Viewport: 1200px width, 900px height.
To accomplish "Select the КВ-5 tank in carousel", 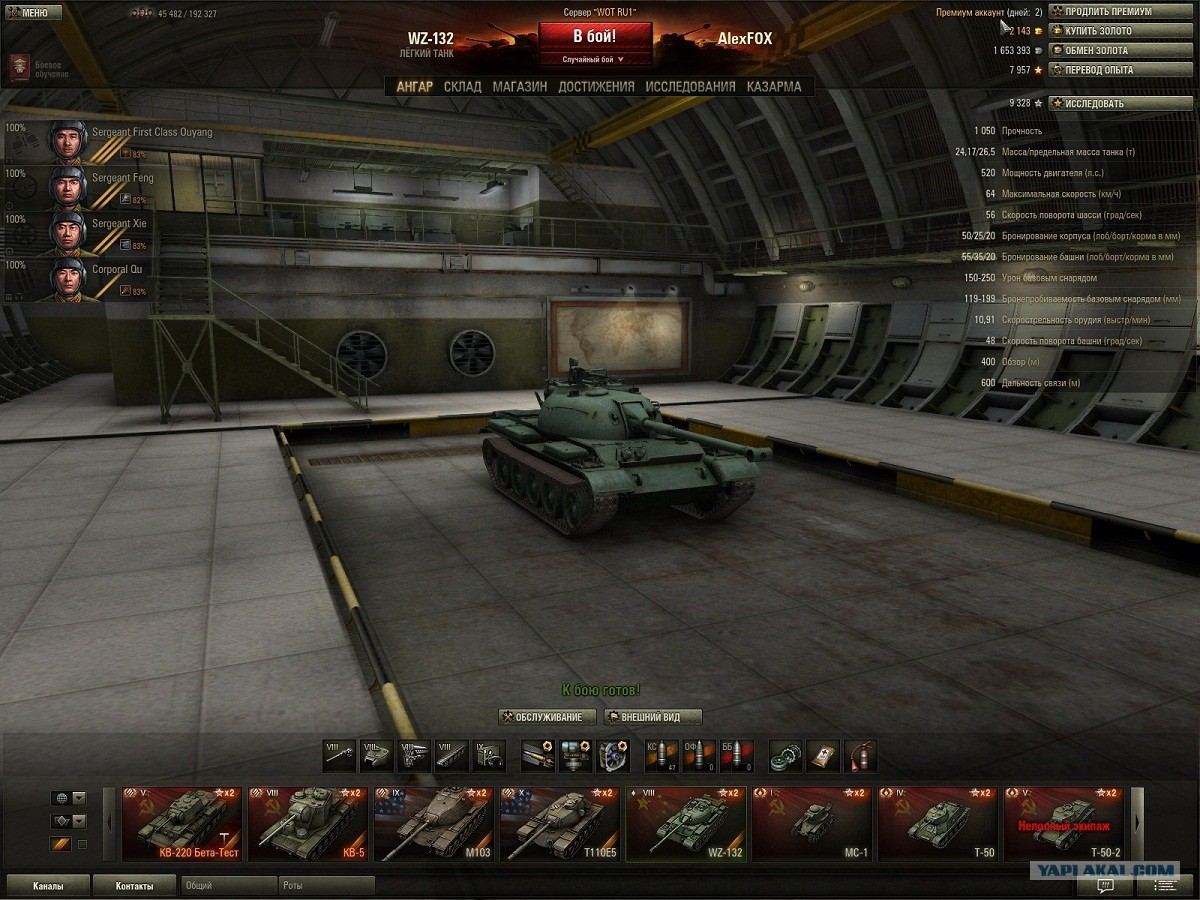I will [307, 824].
